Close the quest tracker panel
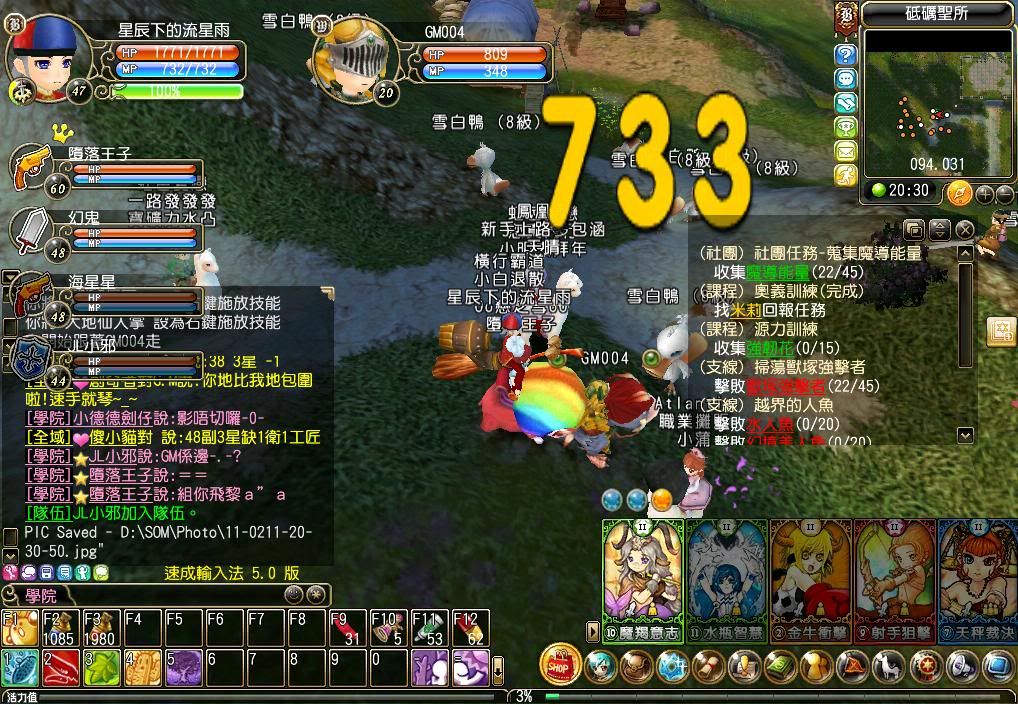1018x704 pixels. tap(964, 230)
